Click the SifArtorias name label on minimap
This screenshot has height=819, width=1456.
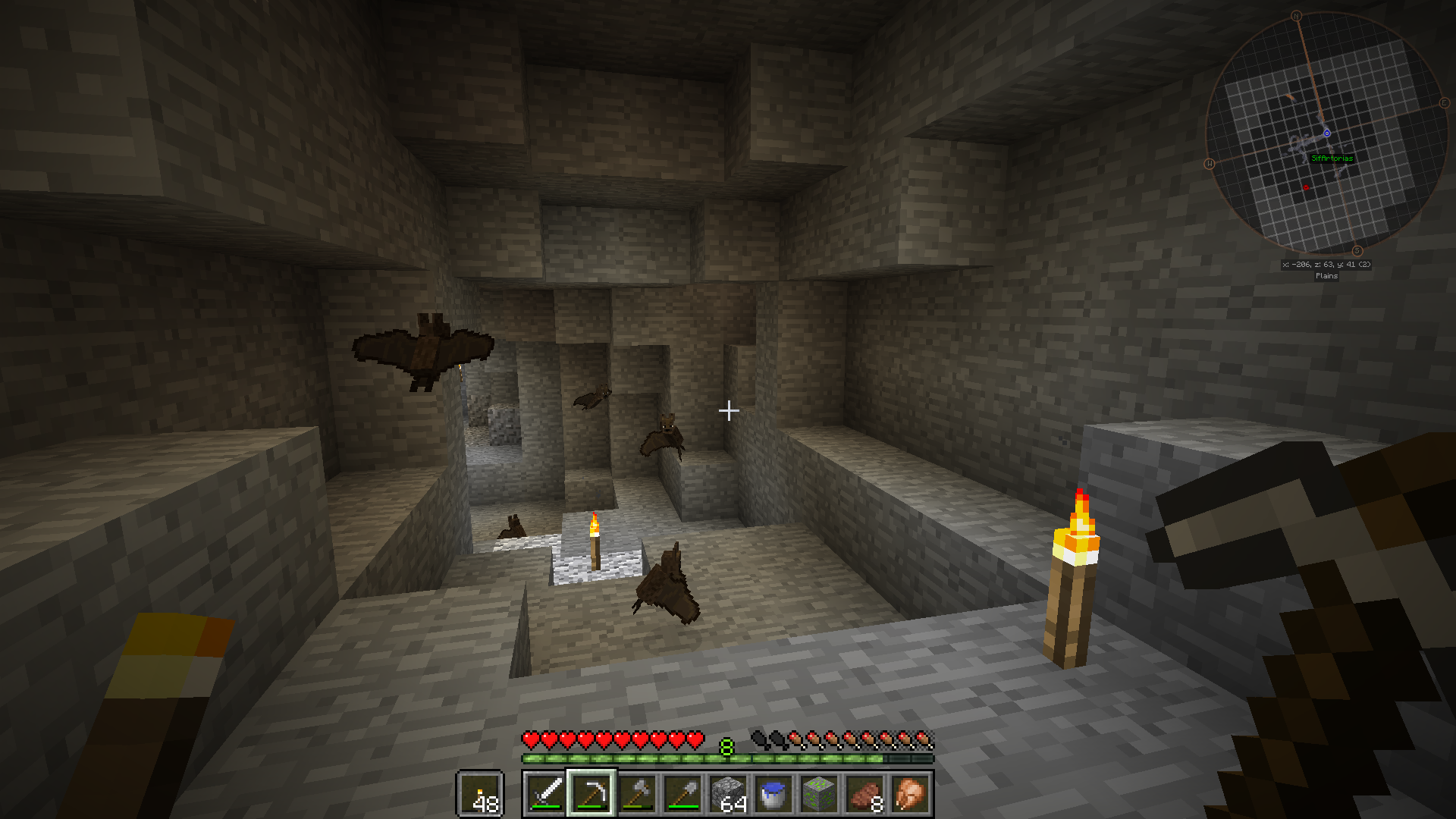(x=1332, y=158)
